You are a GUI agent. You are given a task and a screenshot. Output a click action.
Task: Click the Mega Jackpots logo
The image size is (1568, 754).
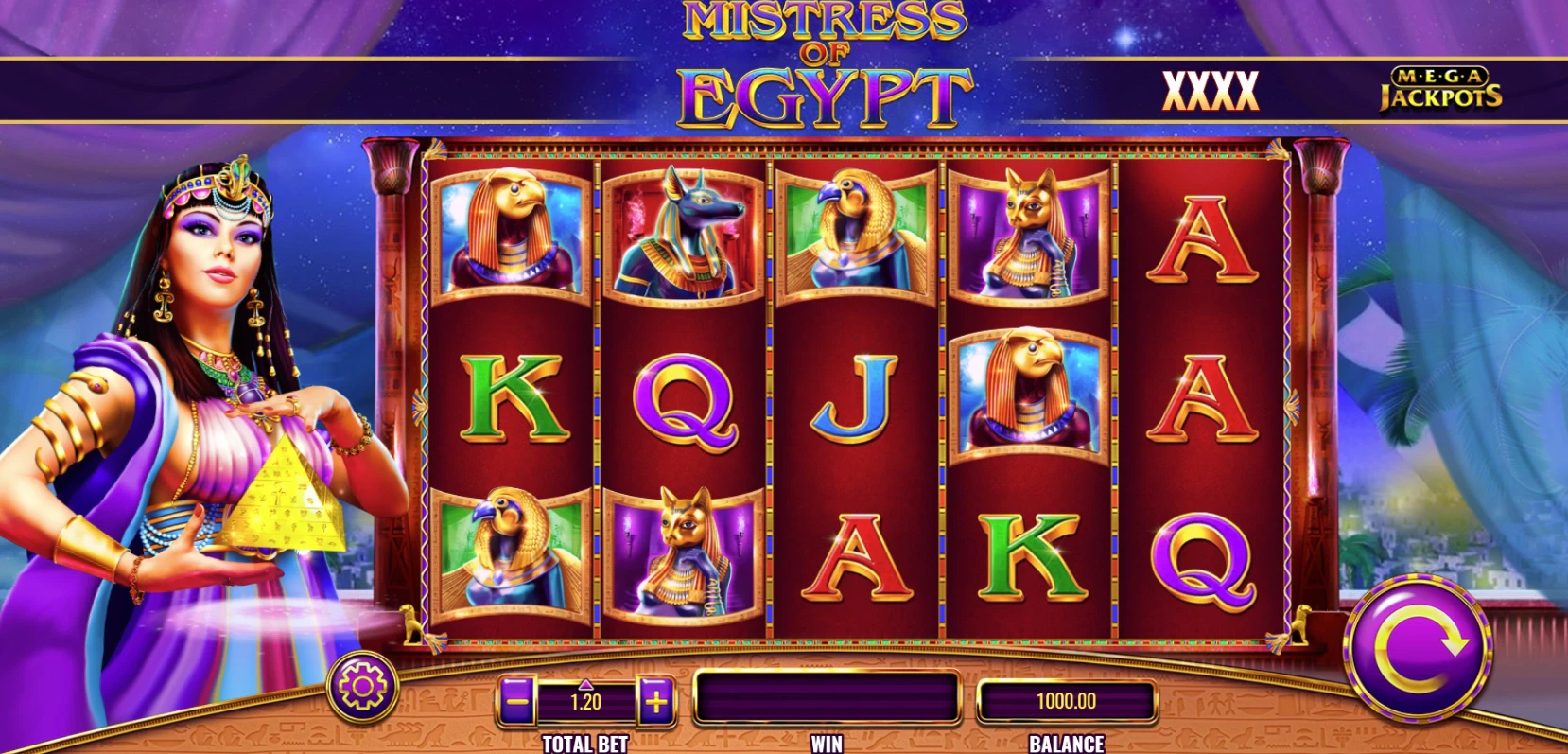click(x=1439, y=89)
